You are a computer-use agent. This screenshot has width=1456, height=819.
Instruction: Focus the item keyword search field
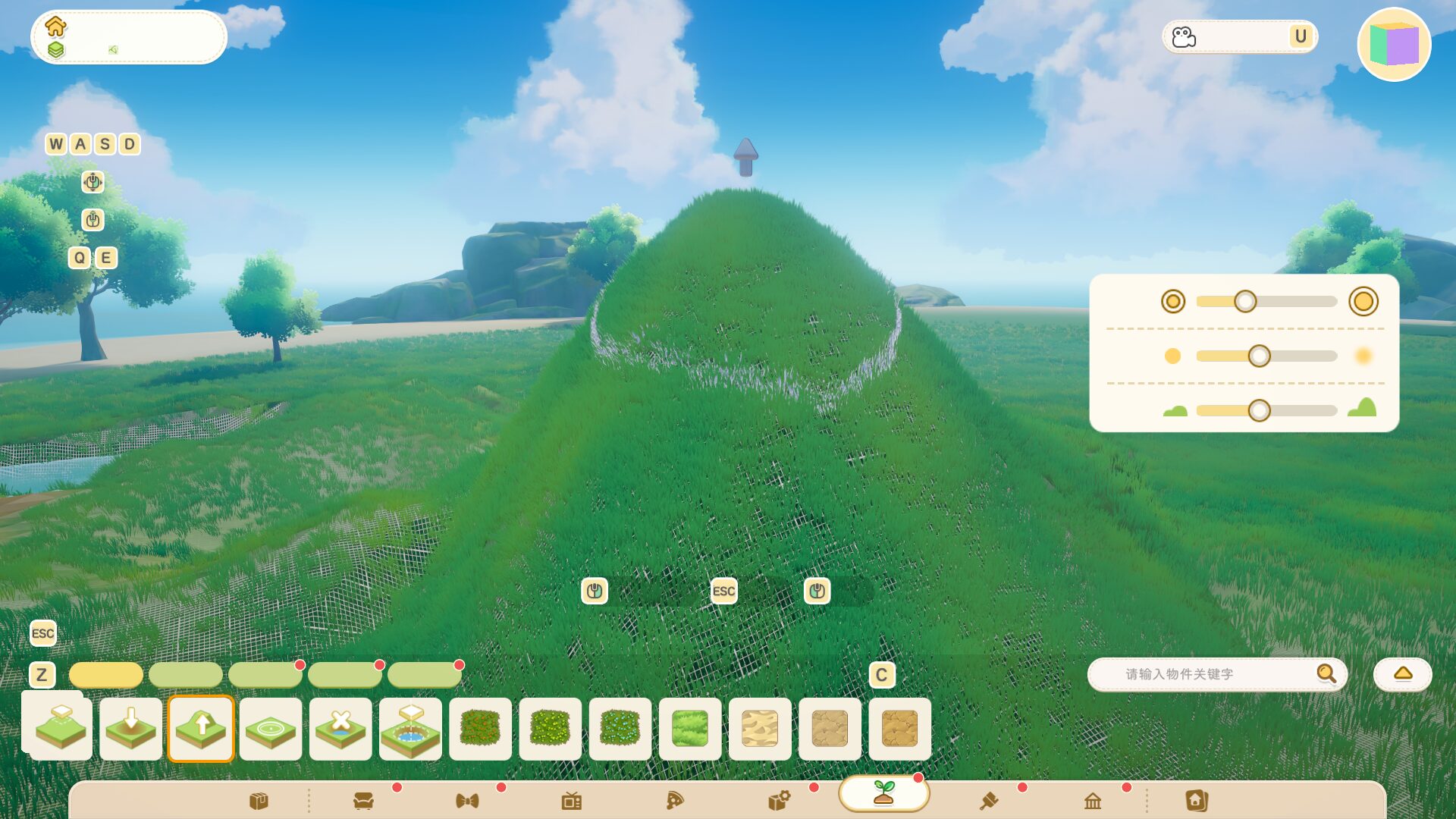(x=1206, y=674)
